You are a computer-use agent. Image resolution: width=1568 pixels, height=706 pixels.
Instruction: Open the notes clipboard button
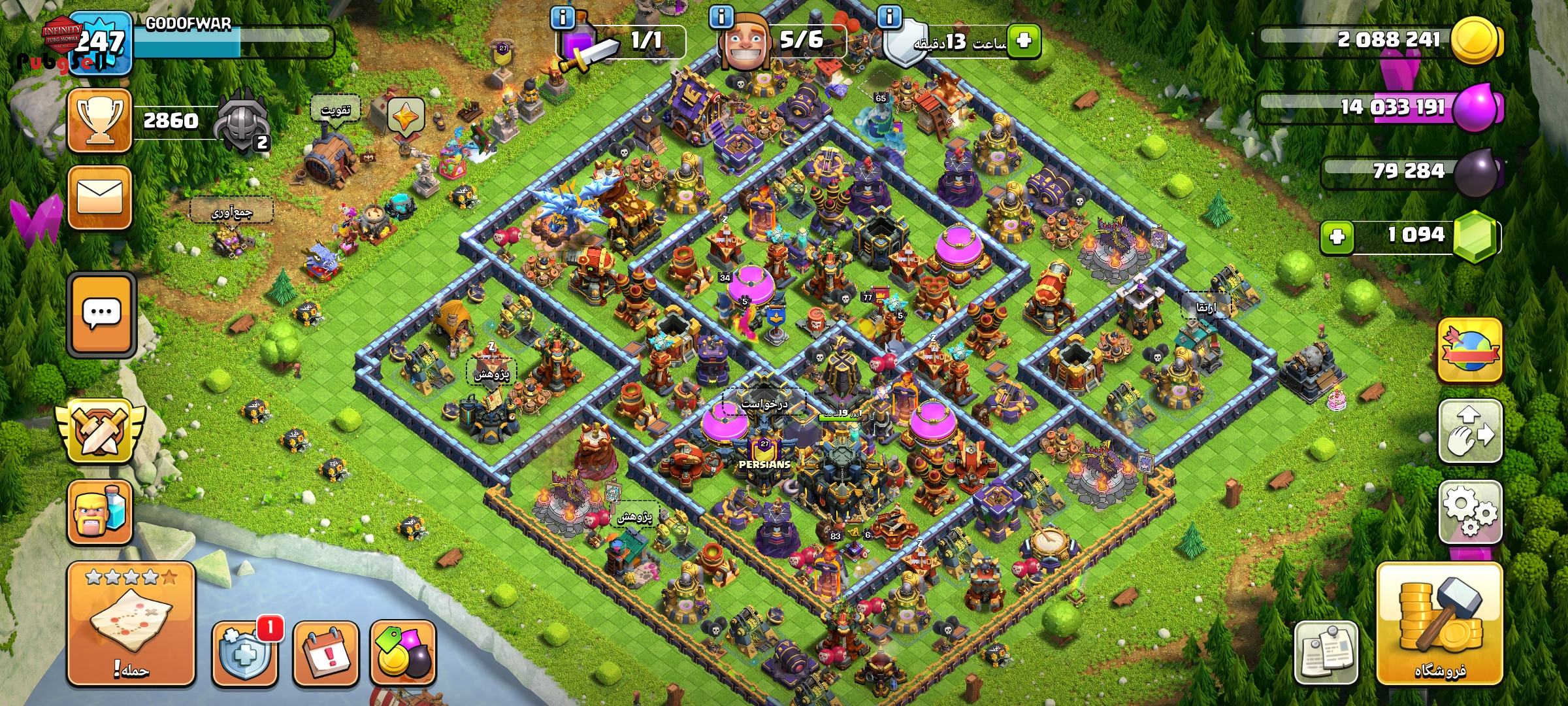pos(1326,654)
